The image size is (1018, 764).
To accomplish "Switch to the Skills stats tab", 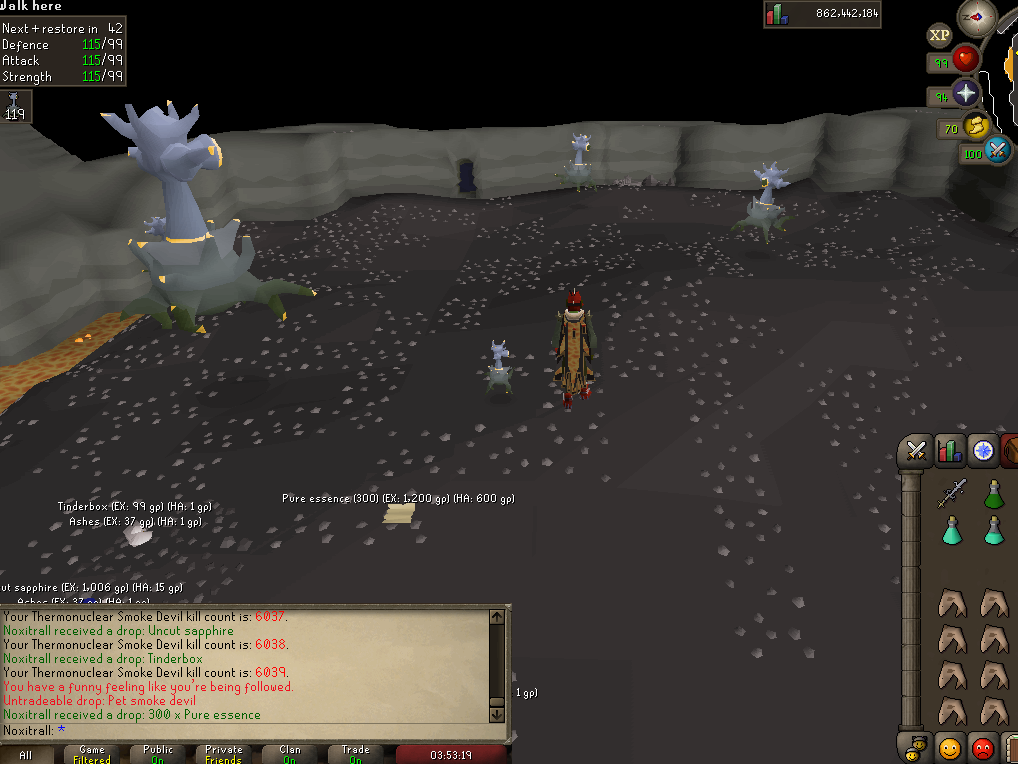I will pos(949,452).
